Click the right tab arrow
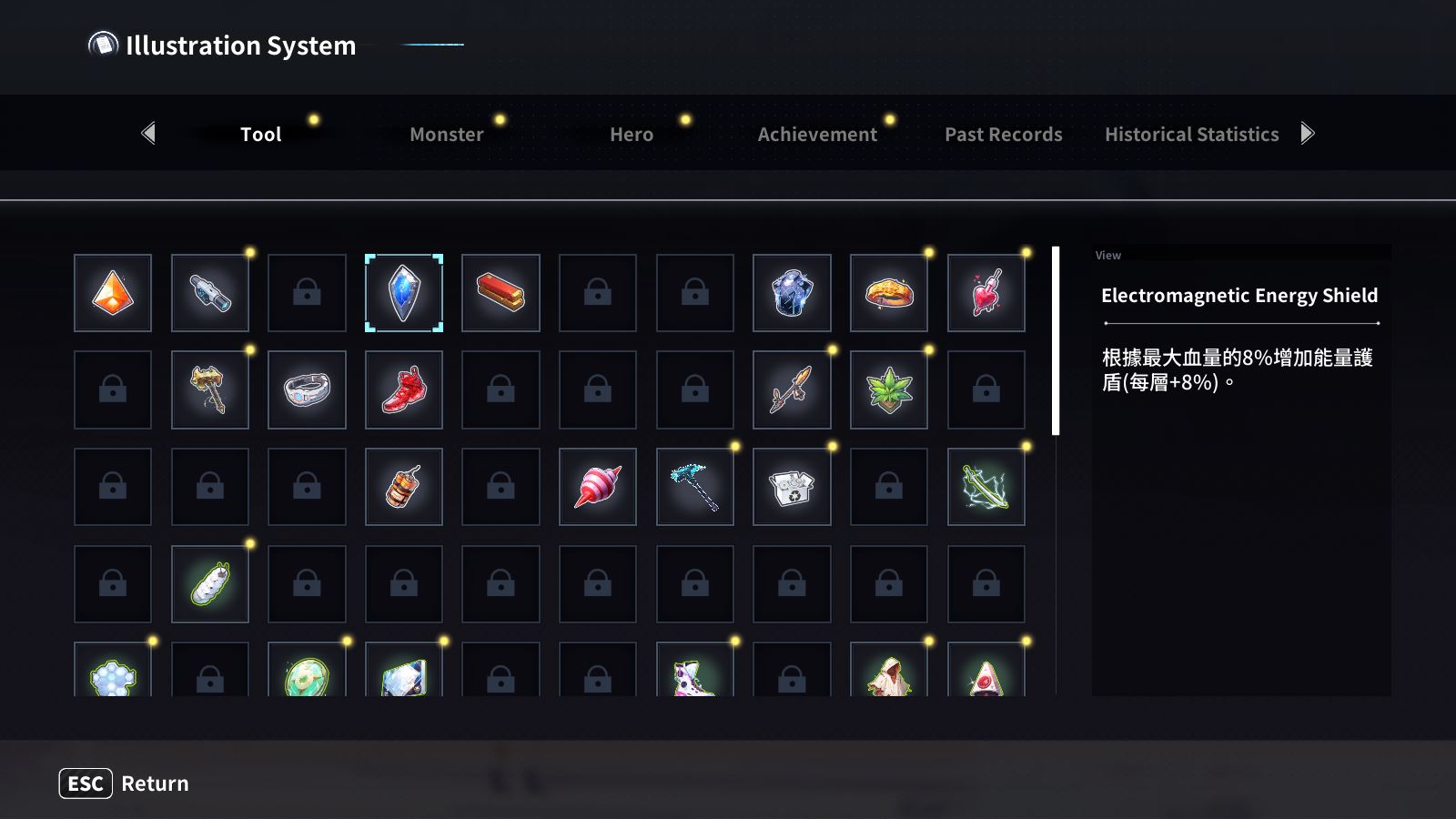Screen dimensions: 1456x819 tap(1308, 134)
